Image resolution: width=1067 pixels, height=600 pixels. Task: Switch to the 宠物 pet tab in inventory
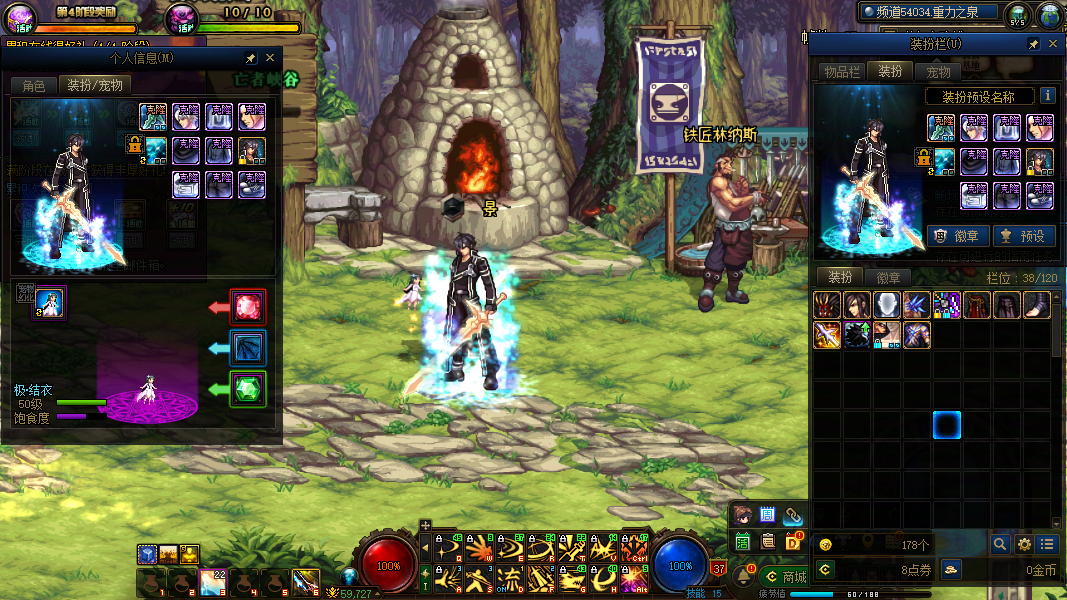click(938, 71)
